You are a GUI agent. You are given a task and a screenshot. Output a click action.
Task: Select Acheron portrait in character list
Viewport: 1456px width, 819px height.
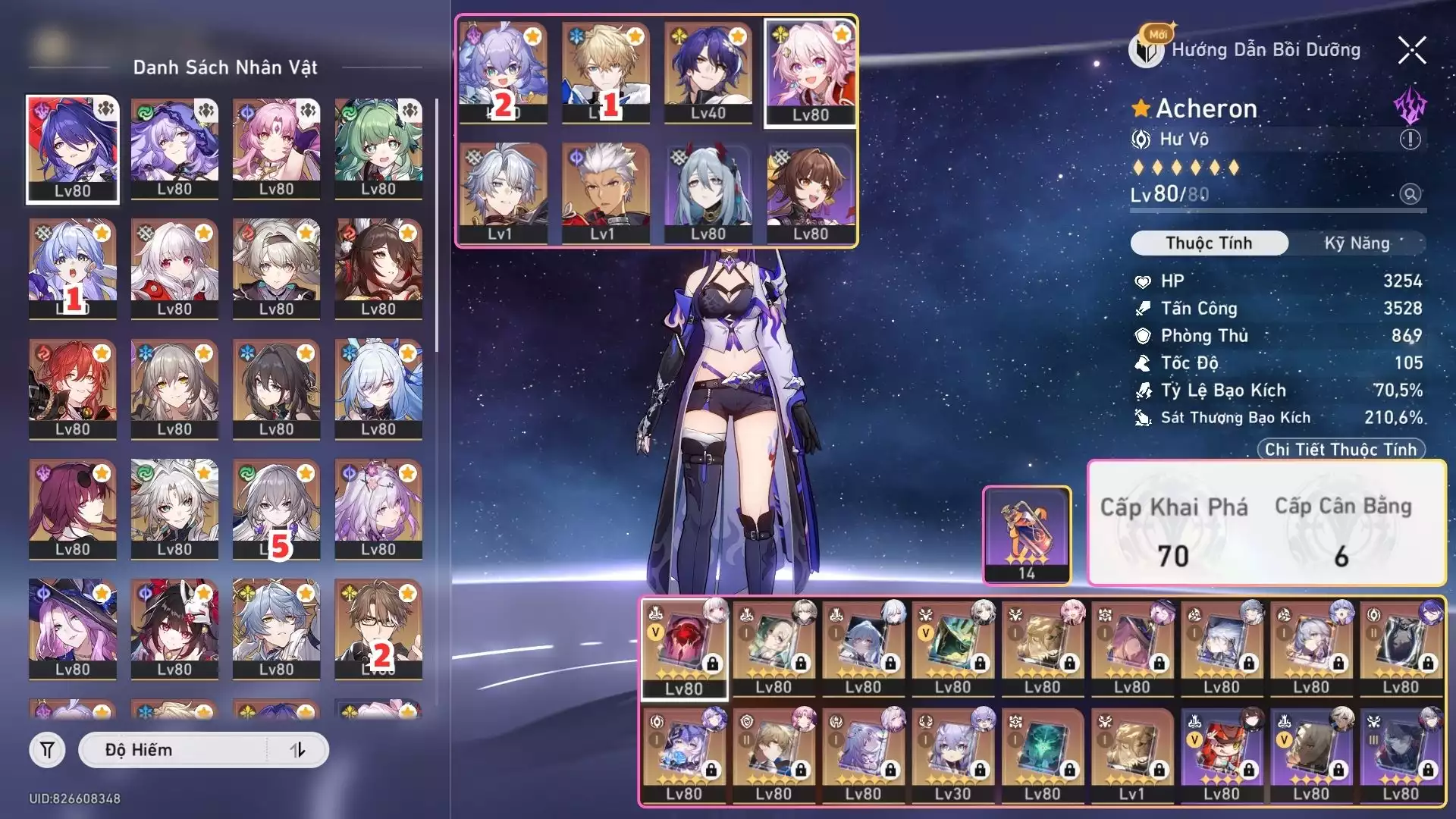coord(73,149)
